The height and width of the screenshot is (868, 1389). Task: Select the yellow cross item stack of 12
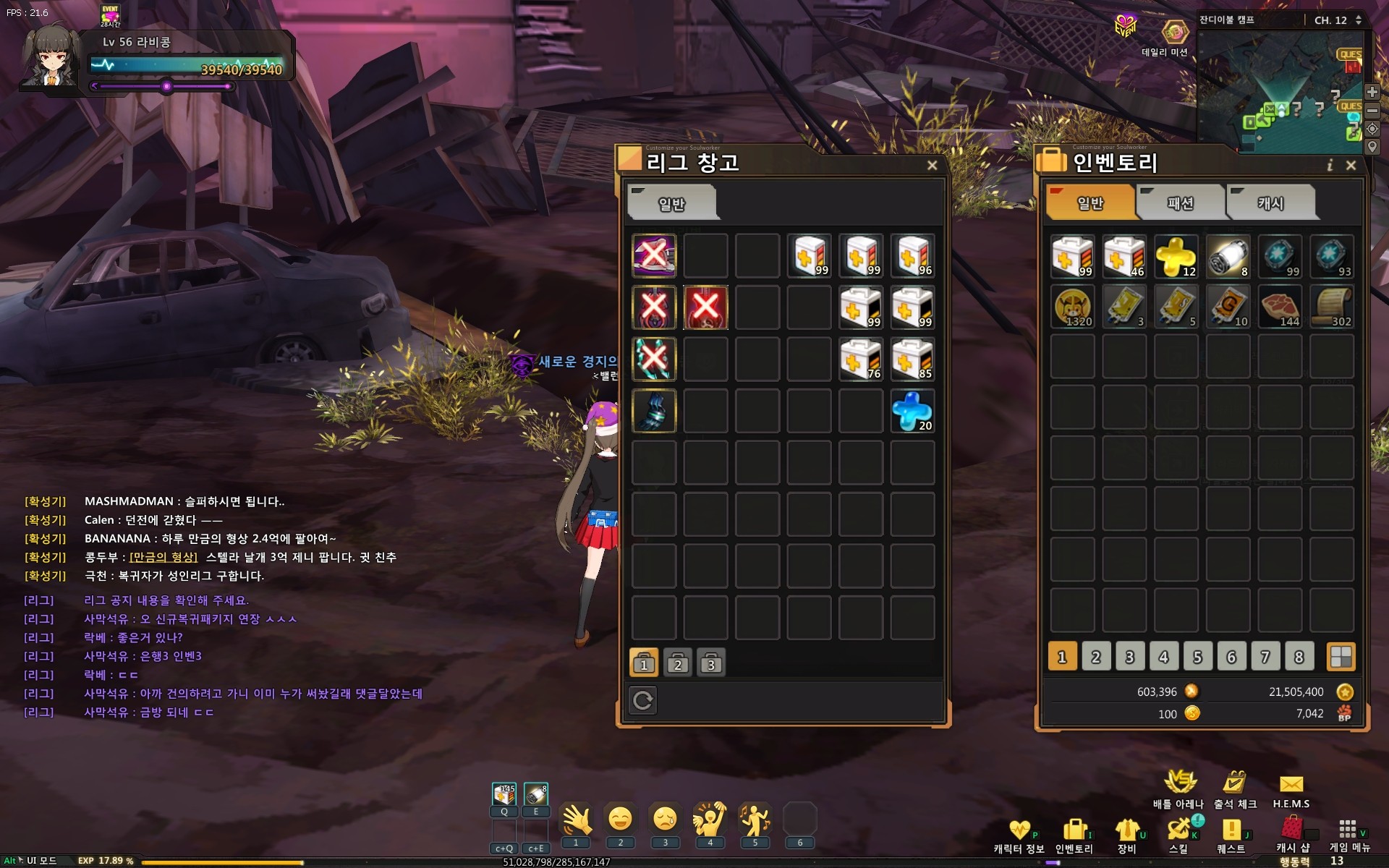[1176, 256]
